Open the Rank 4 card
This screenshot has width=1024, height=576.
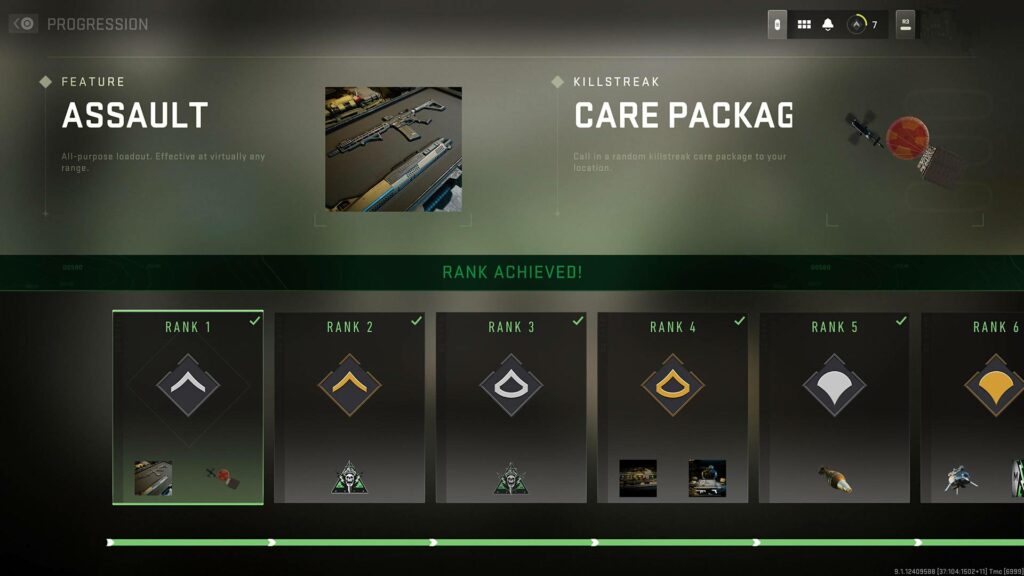[x=672, y=407]
